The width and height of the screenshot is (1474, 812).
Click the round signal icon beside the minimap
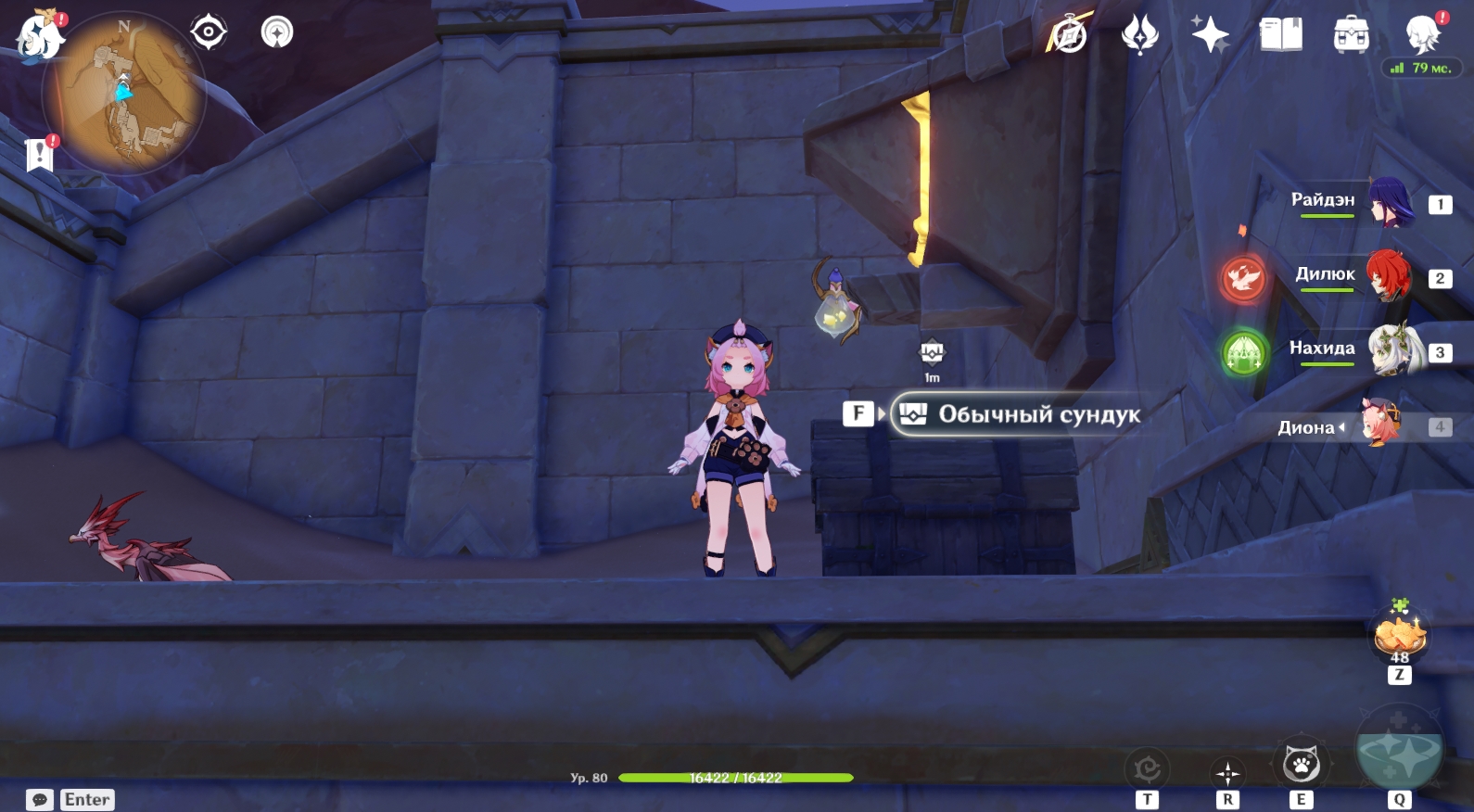[x=276, y=32]
